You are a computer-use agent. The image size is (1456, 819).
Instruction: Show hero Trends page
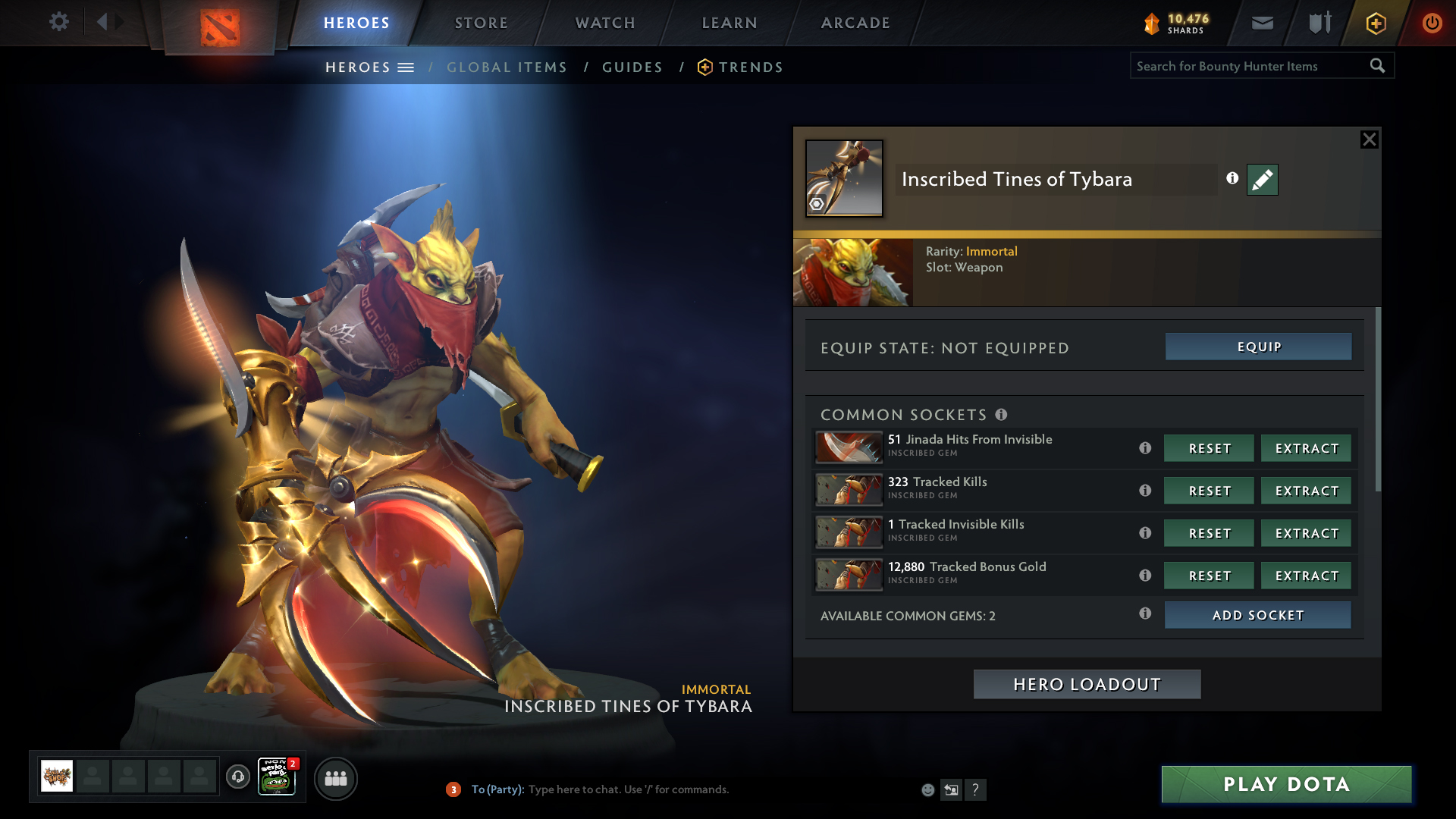click(x=750, y=67)
